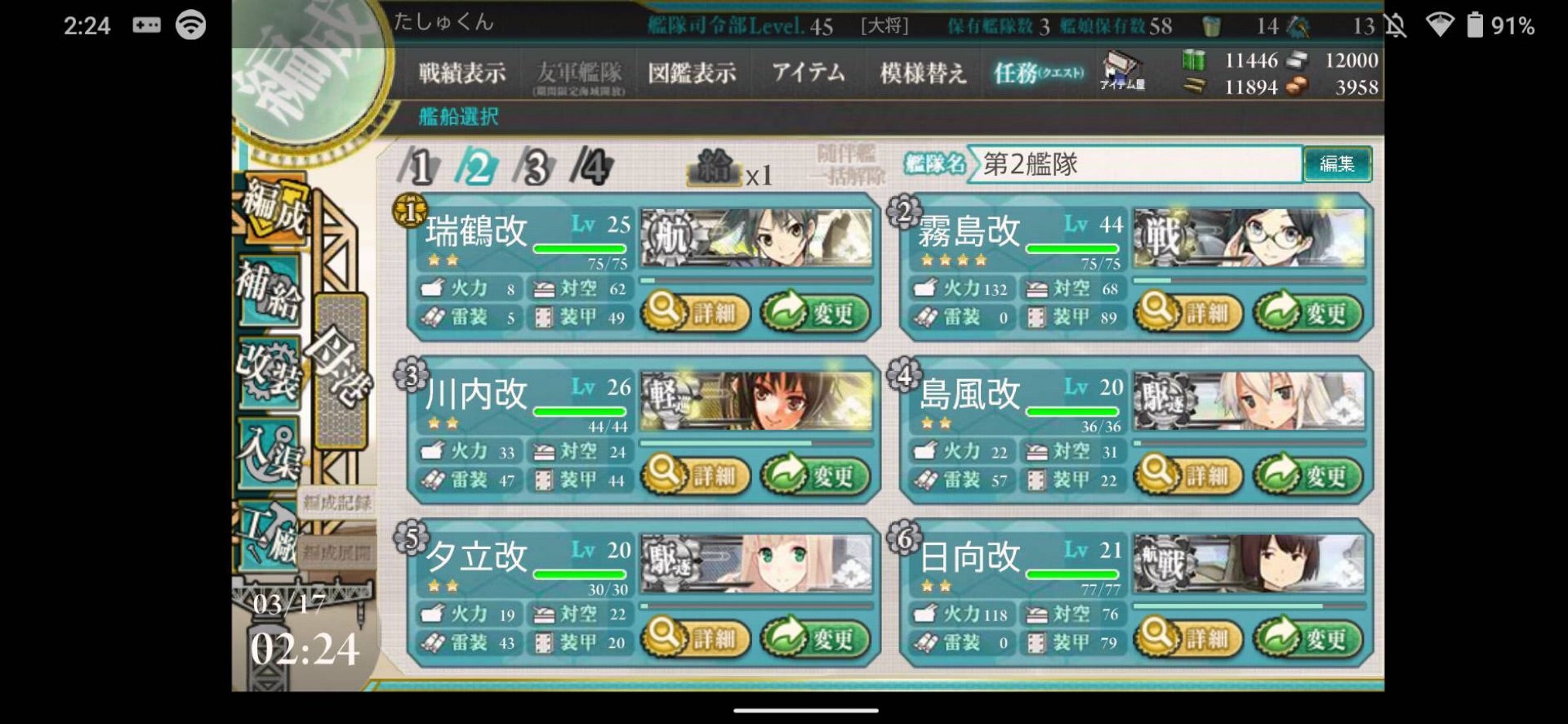Viewport: 1568px width, 724px height.
Task: Open the 模様替え furniture menu
Action: 923,74
